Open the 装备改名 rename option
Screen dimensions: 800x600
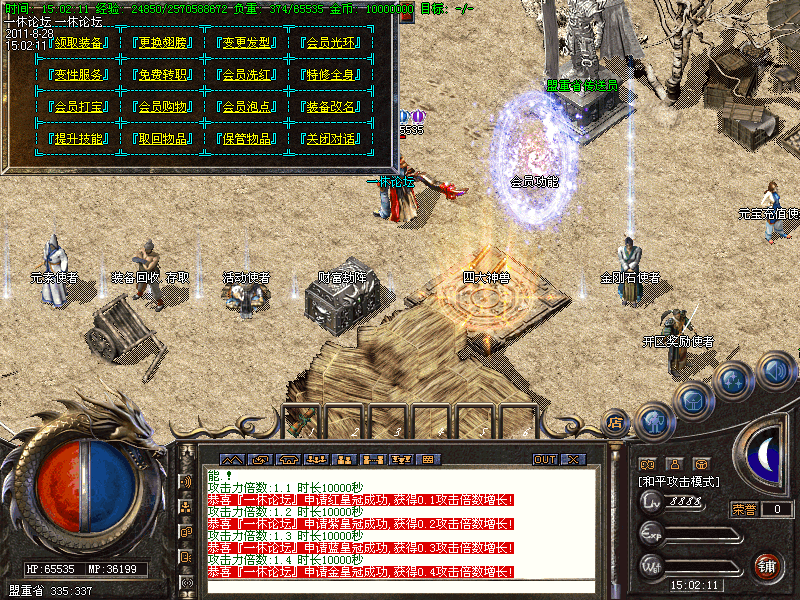click(x=329, y=107)
